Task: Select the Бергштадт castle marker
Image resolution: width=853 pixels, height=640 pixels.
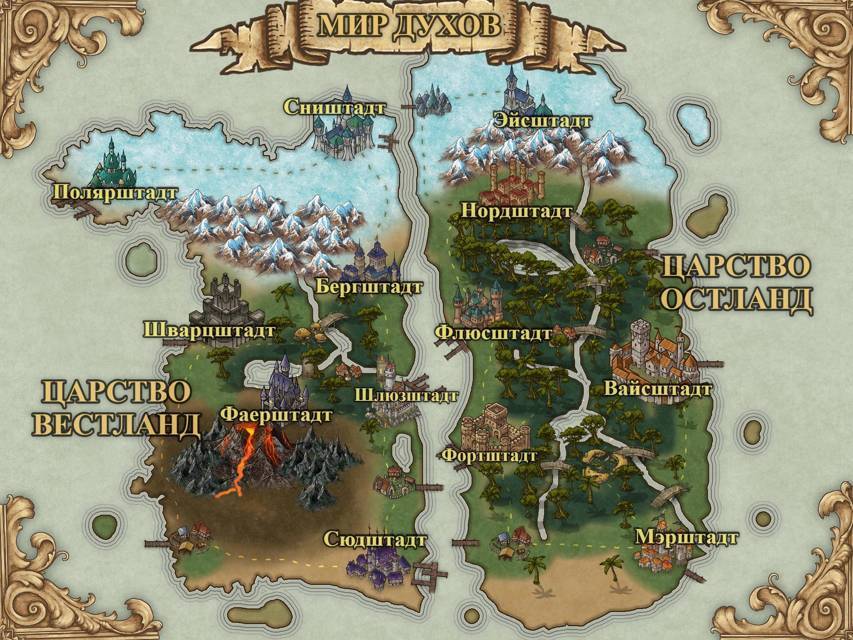Action: (370, 264)
